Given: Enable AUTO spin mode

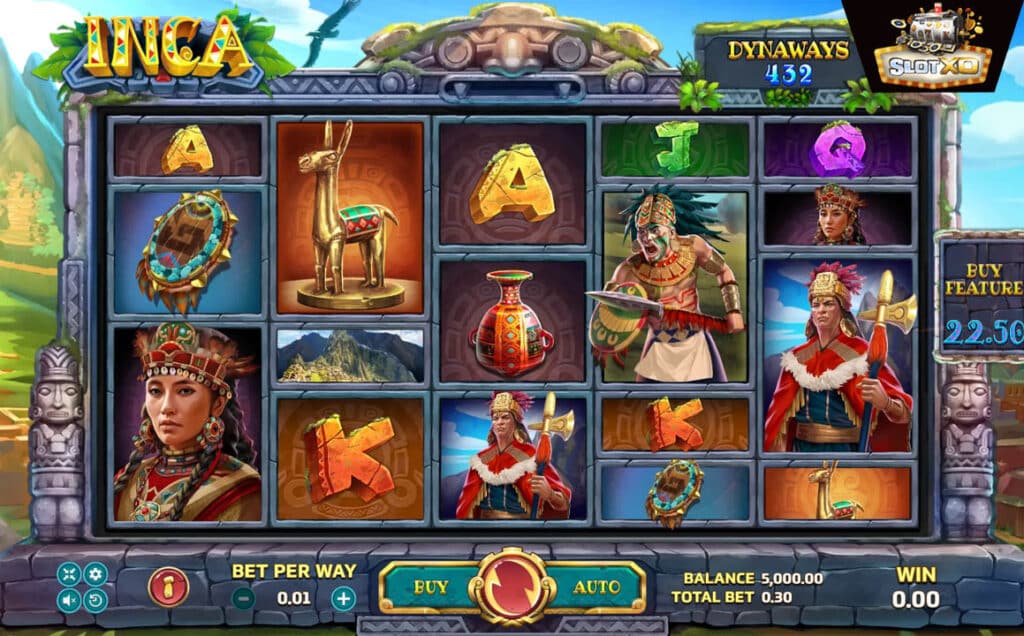Looking at the screenshot, I should click(x=595, y=587).
